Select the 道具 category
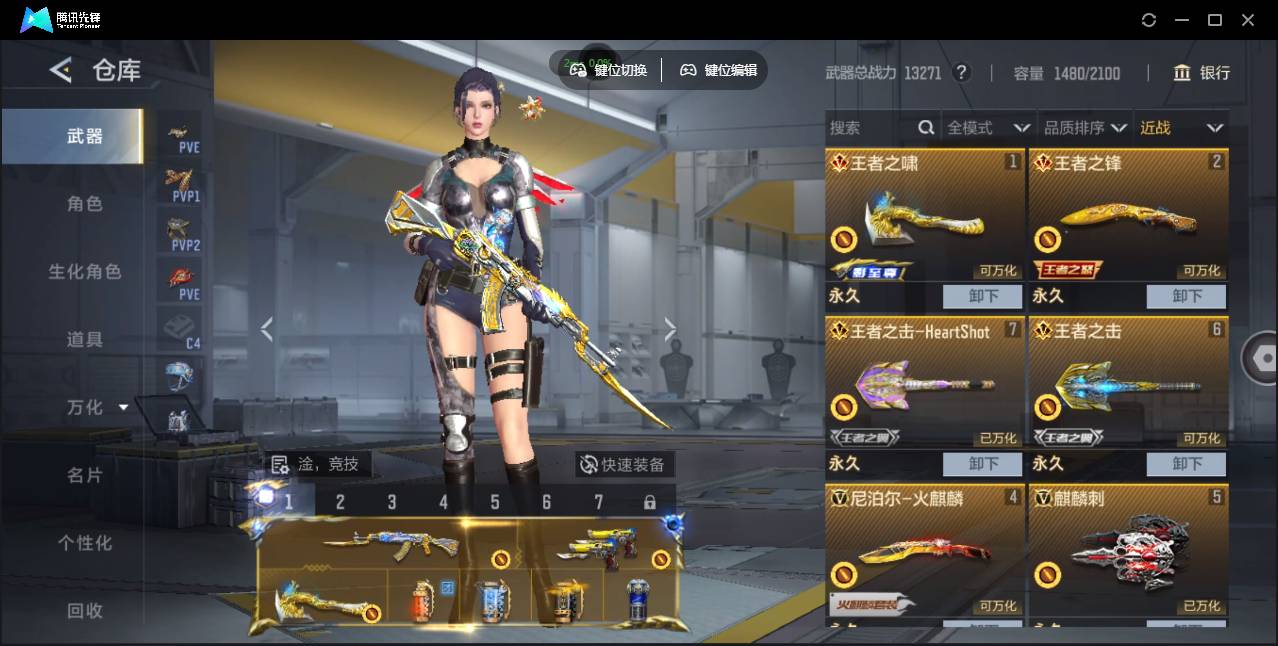 [x=85, y=340]
